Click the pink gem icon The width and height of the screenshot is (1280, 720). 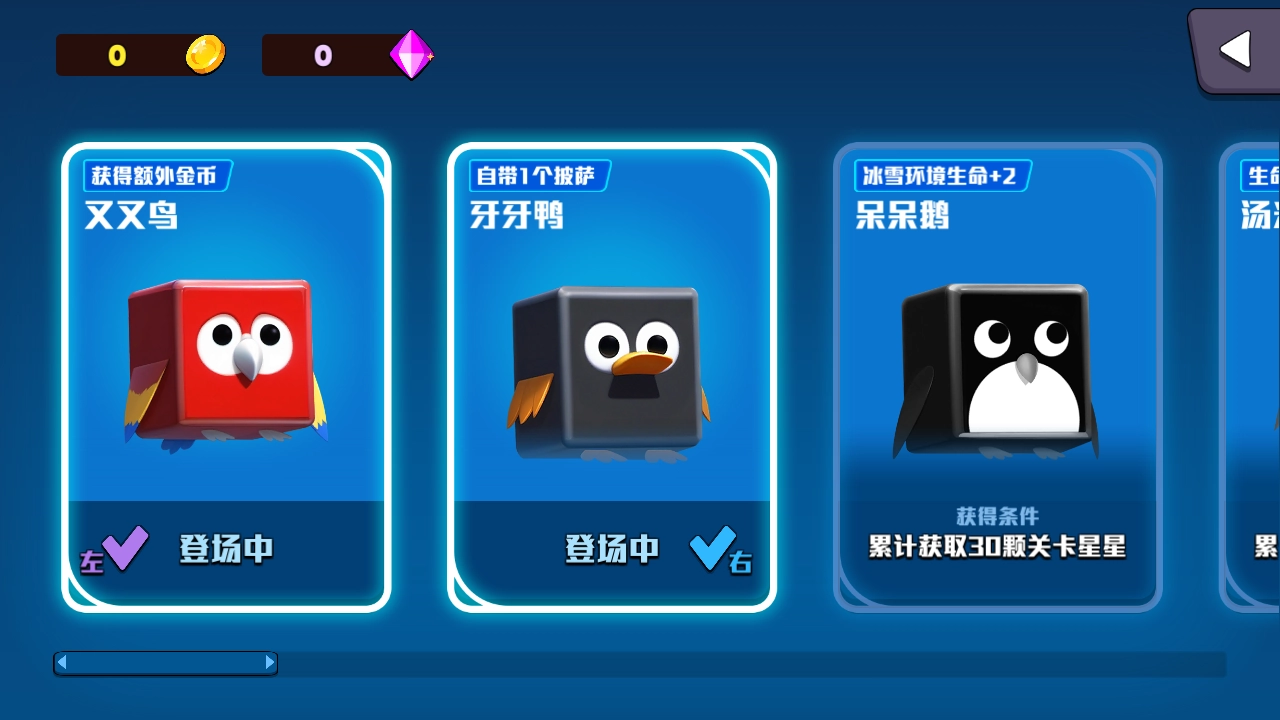point(413,54)
